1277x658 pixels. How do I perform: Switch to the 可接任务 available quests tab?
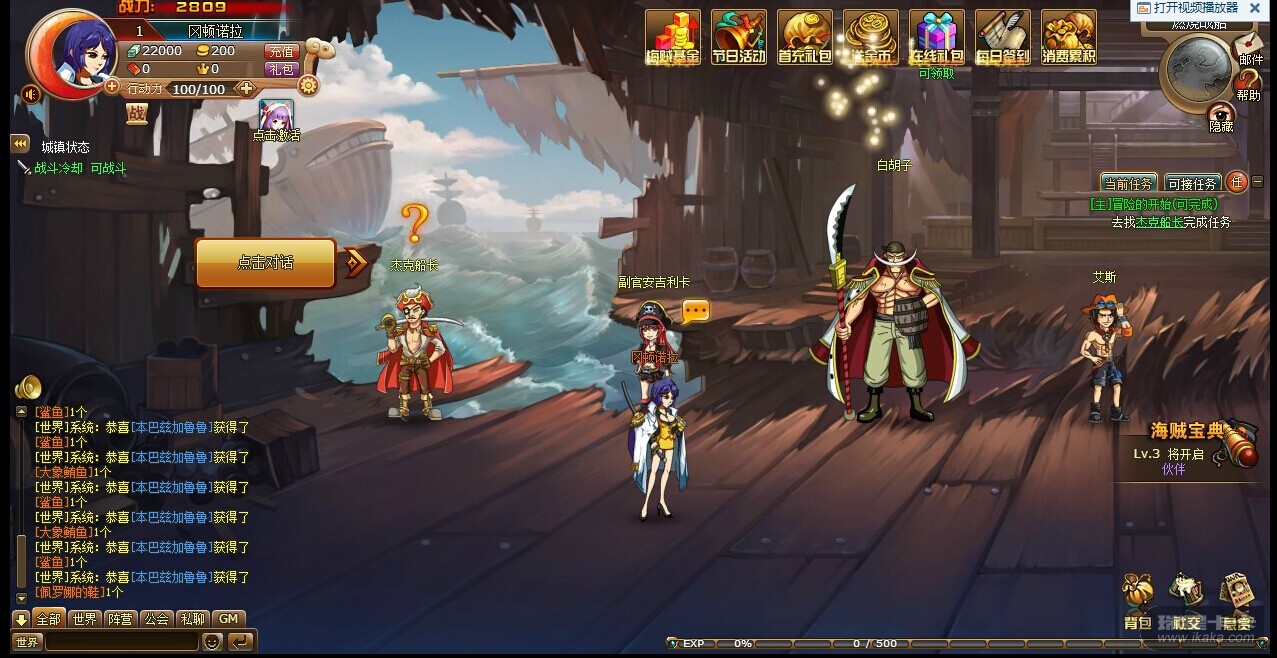pos(1192,184)
